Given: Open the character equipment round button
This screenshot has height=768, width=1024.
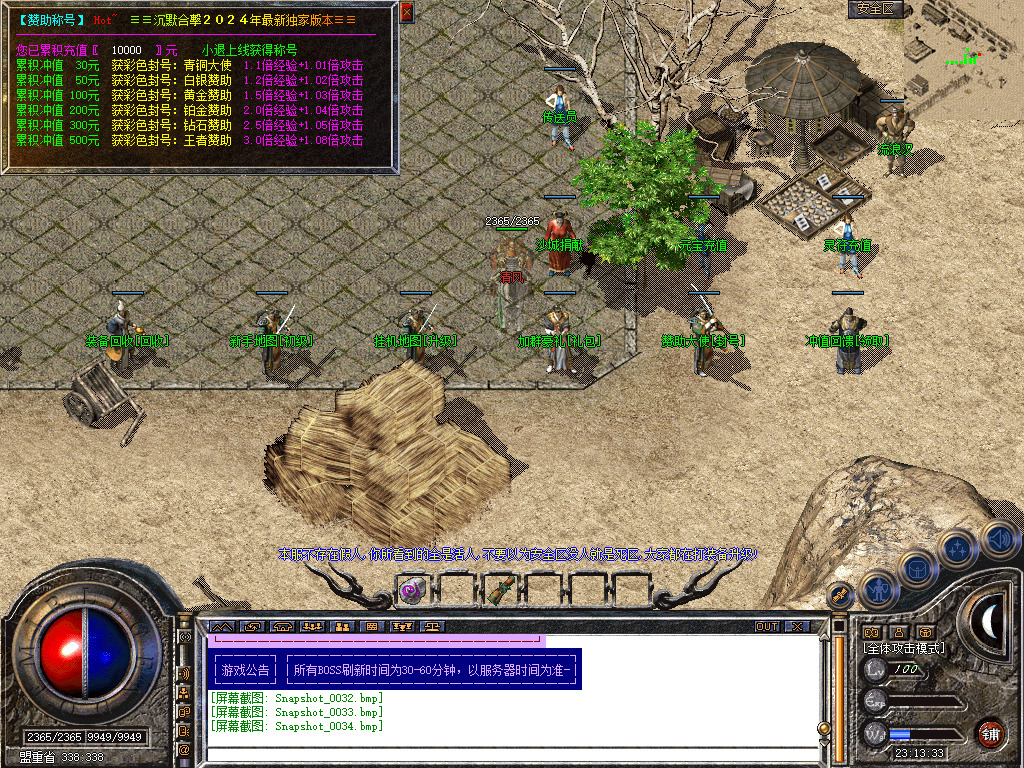Looking at the screenshot, I should click(x=877, y=590).
